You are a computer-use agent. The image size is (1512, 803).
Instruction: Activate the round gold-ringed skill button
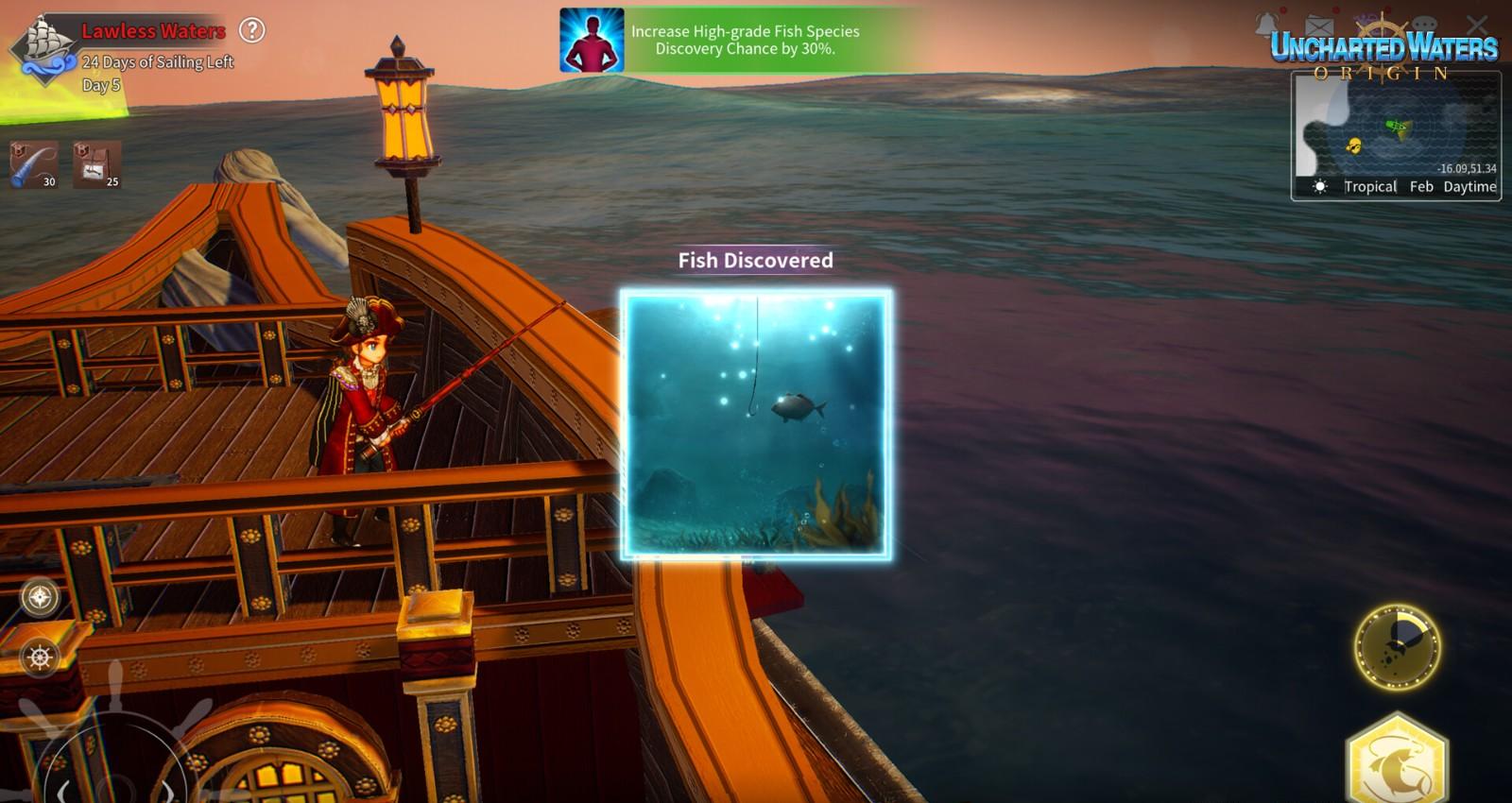point(1398,647)
